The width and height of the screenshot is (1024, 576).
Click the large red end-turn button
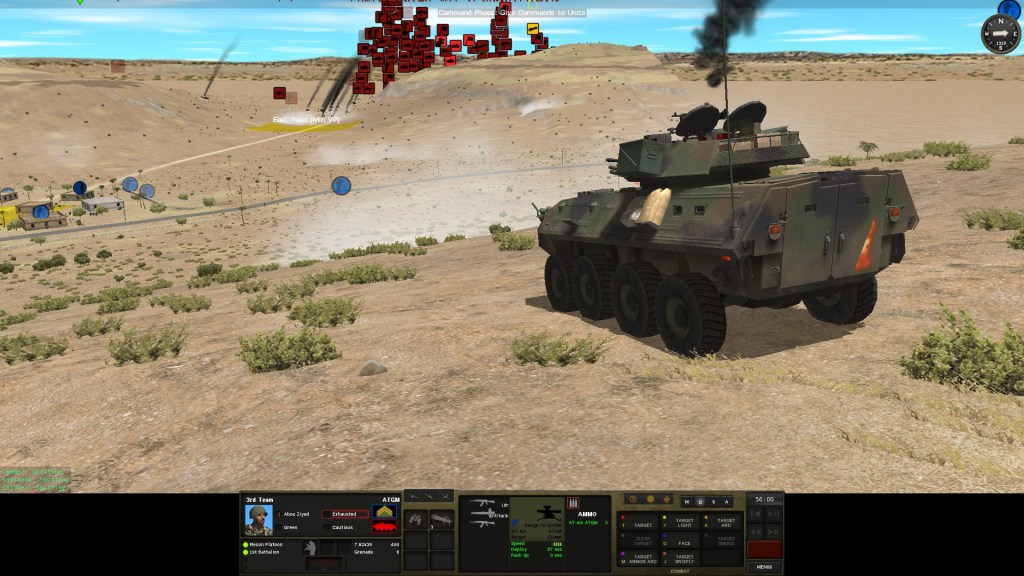coord(764,549)
